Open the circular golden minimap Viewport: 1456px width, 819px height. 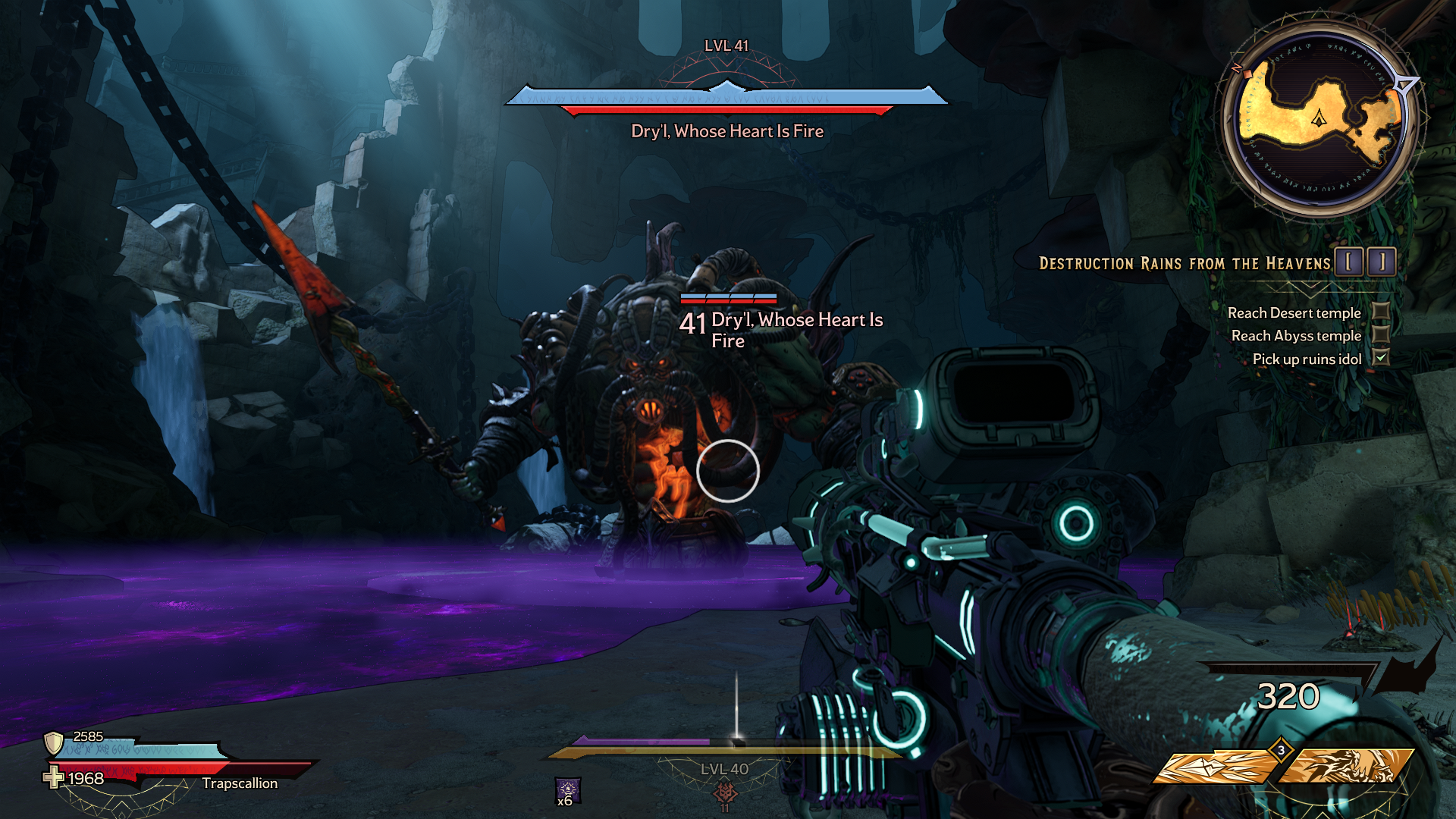point(1319,120)
